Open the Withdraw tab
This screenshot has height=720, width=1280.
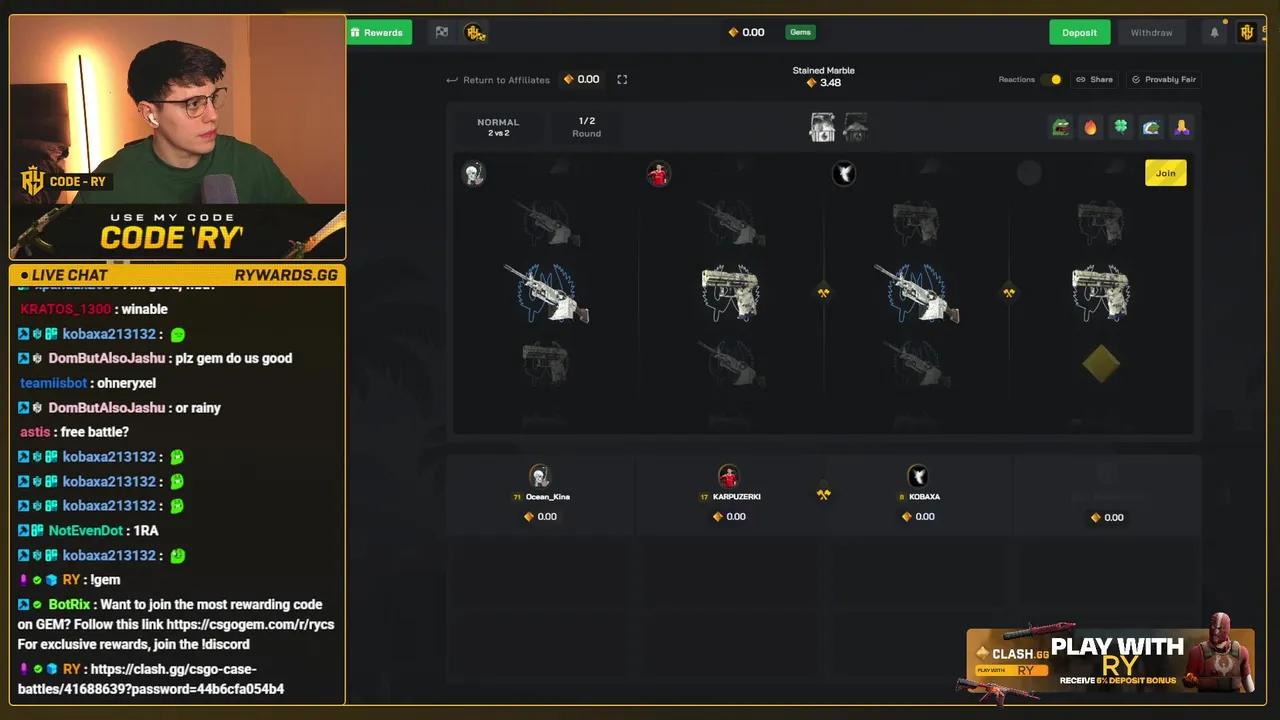coord(1151,32)
